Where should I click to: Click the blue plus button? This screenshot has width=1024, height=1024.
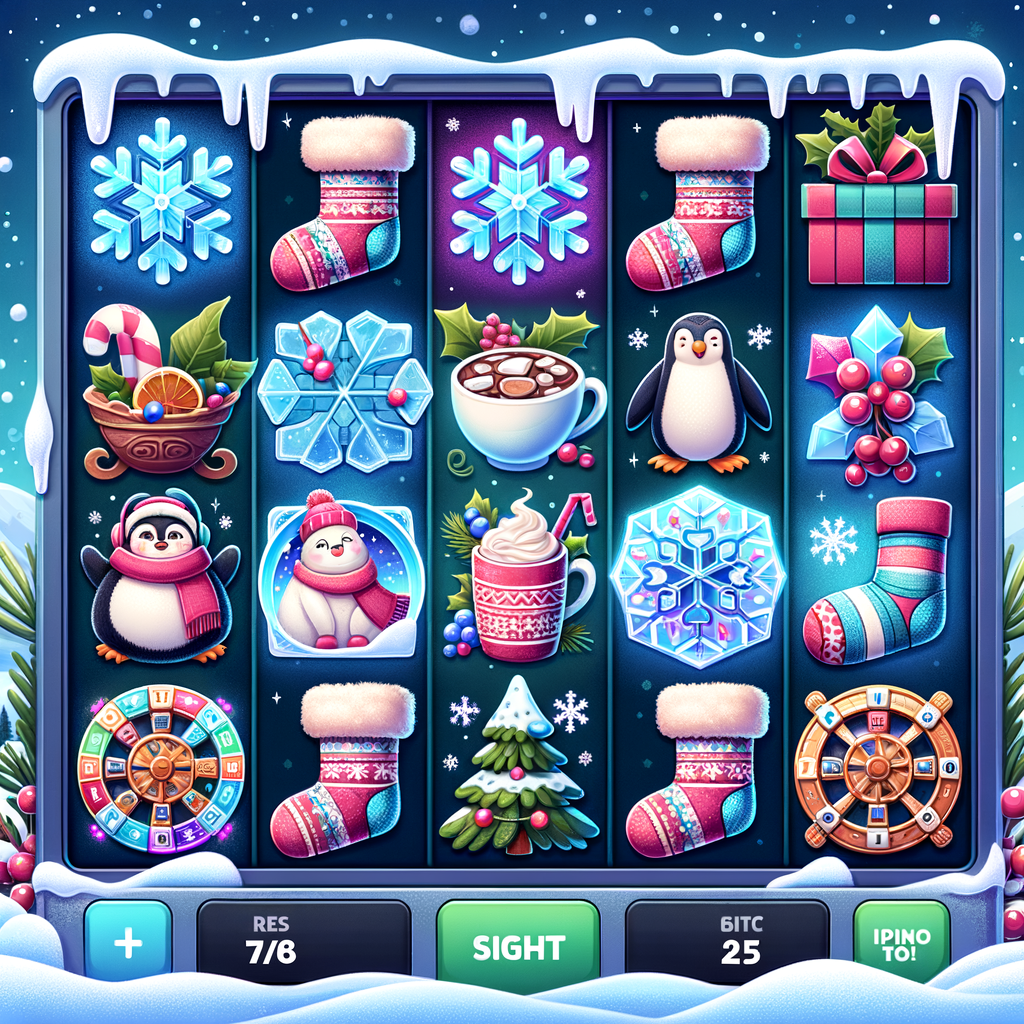pyautogui.click(x=129, y=945)
